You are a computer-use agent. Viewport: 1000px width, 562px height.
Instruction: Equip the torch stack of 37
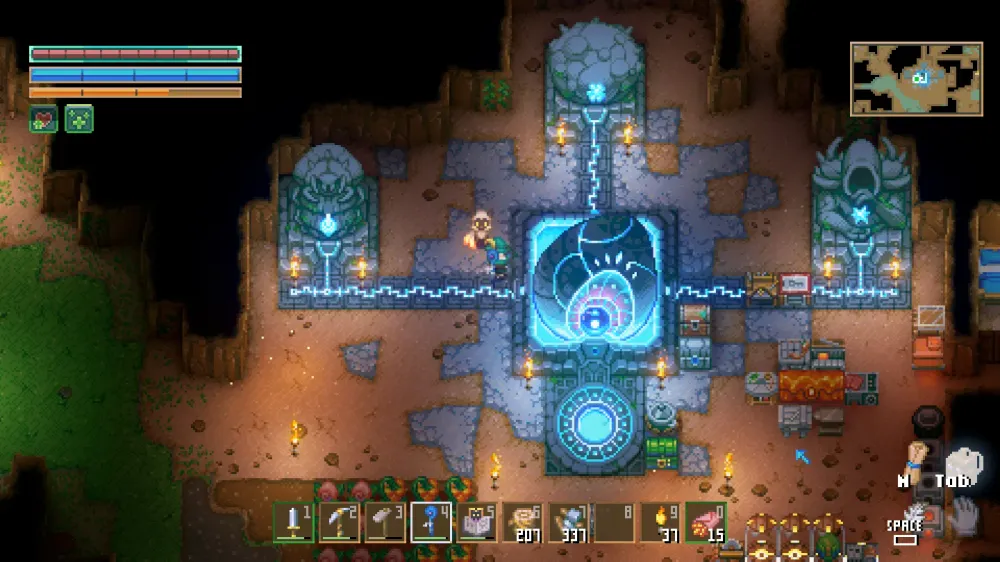661,522
